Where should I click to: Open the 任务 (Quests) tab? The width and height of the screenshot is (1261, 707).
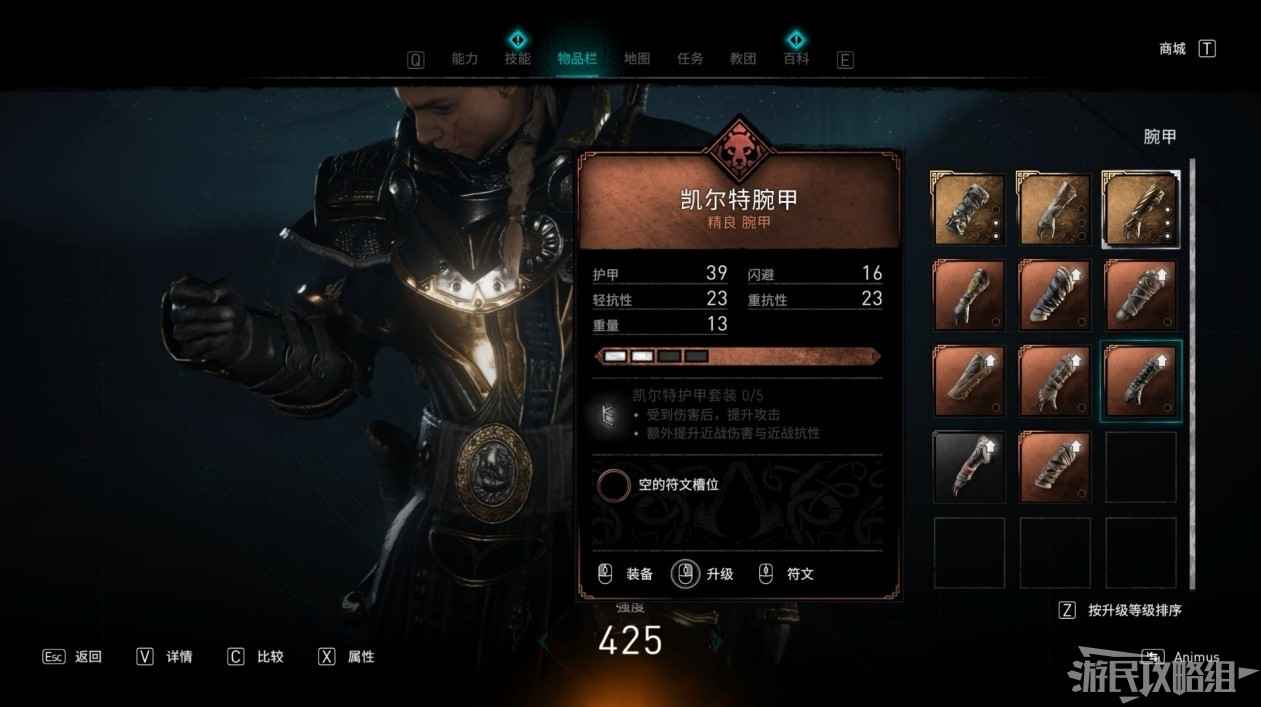coord(690,59)
